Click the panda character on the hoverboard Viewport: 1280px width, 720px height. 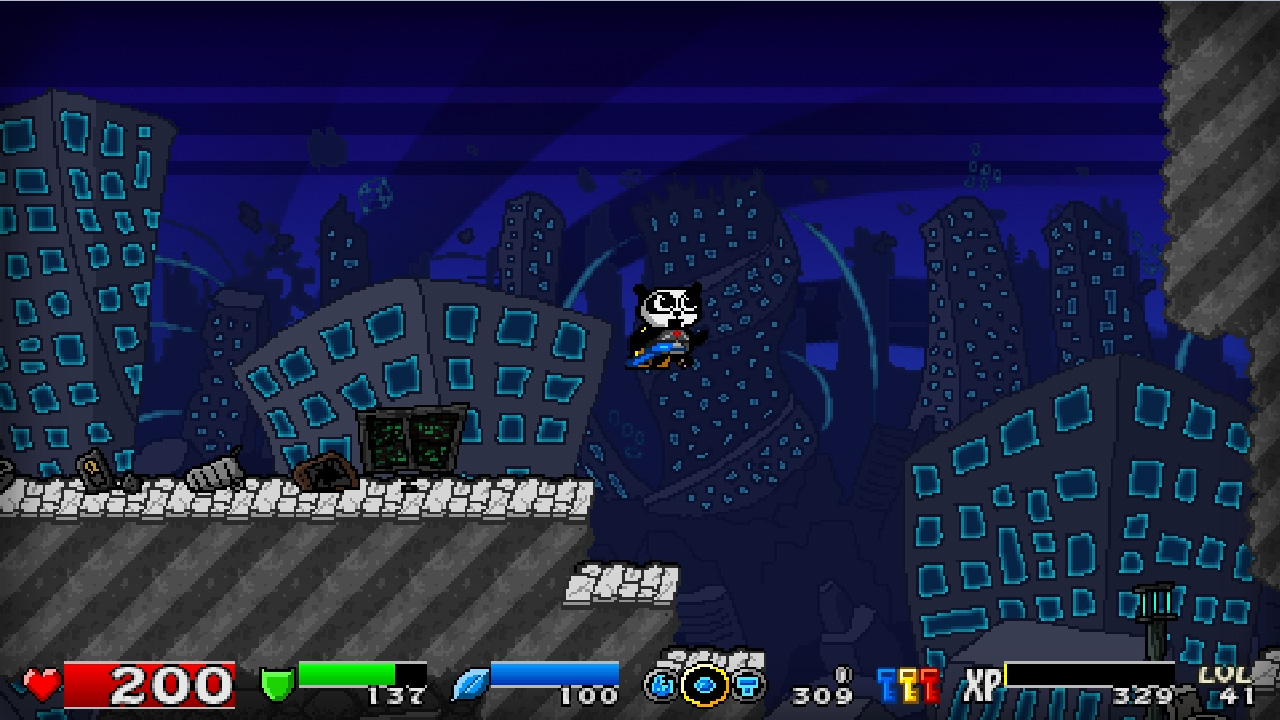click(665, 320)
